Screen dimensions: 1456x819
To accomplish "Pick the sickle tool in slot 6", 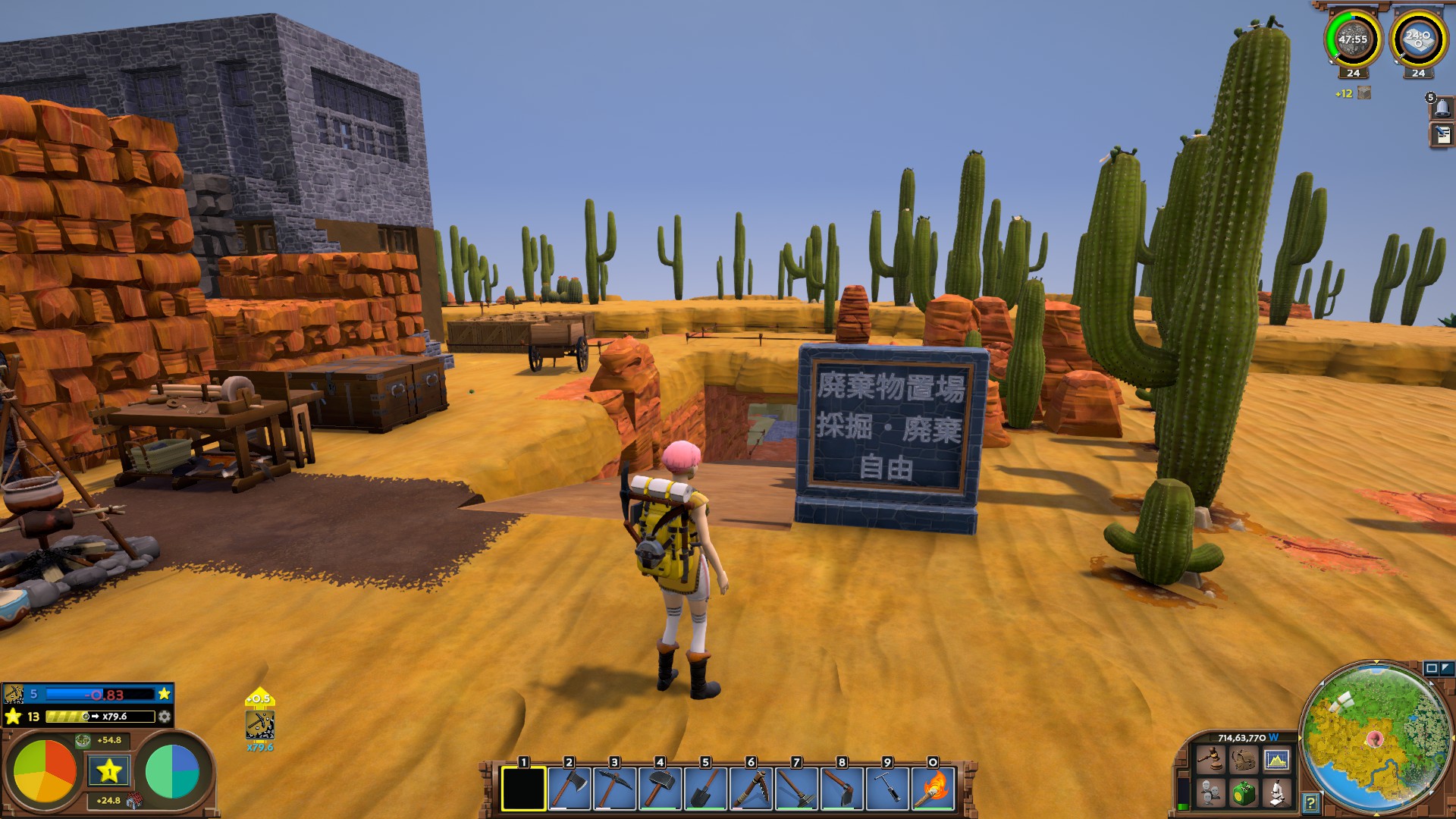I will tap(751, 789).
